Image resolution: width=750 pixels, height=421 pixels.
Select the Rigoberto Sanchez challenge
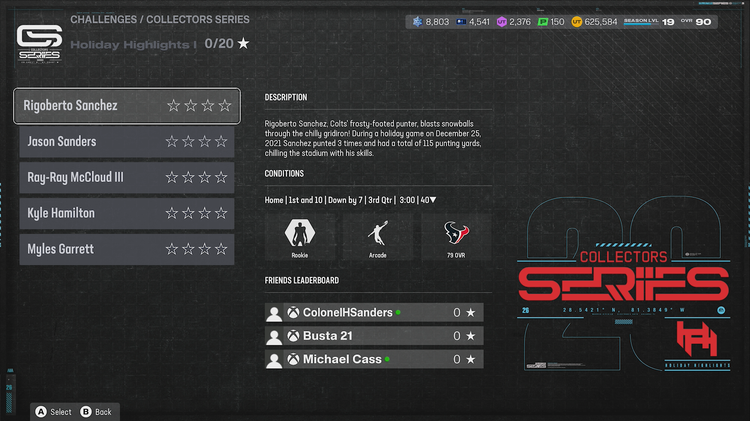click(x=127, y=106)
